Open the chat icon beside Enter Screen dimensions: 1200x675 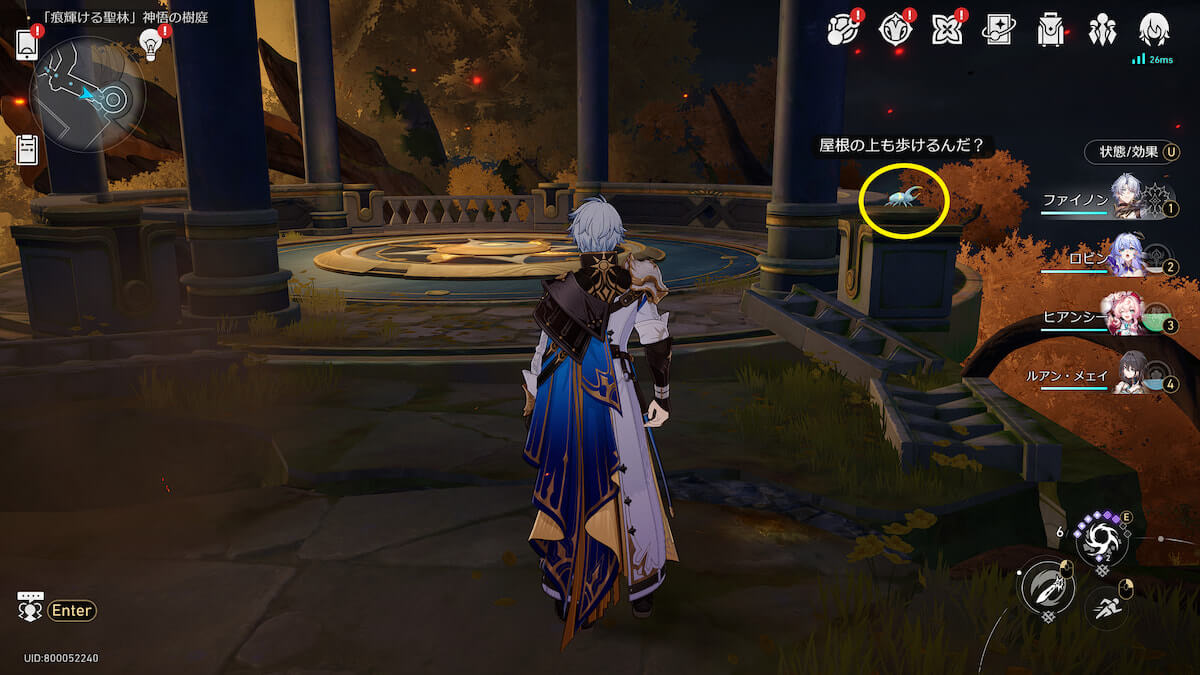[x=29, y=607]
